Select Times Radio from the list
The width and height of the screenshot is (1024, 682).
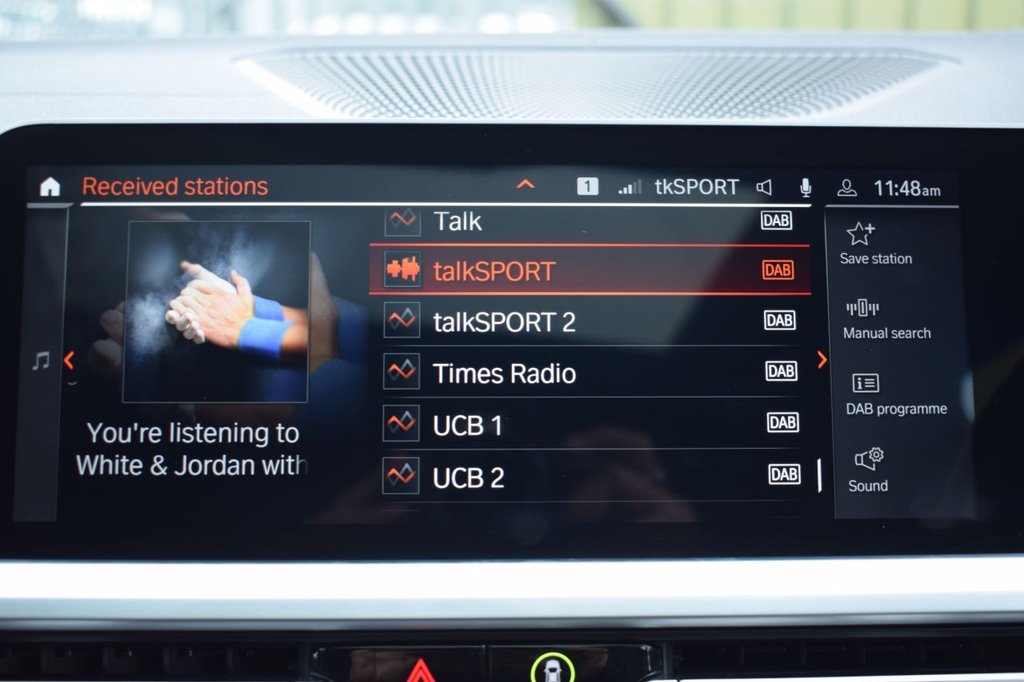coord(590,373)
